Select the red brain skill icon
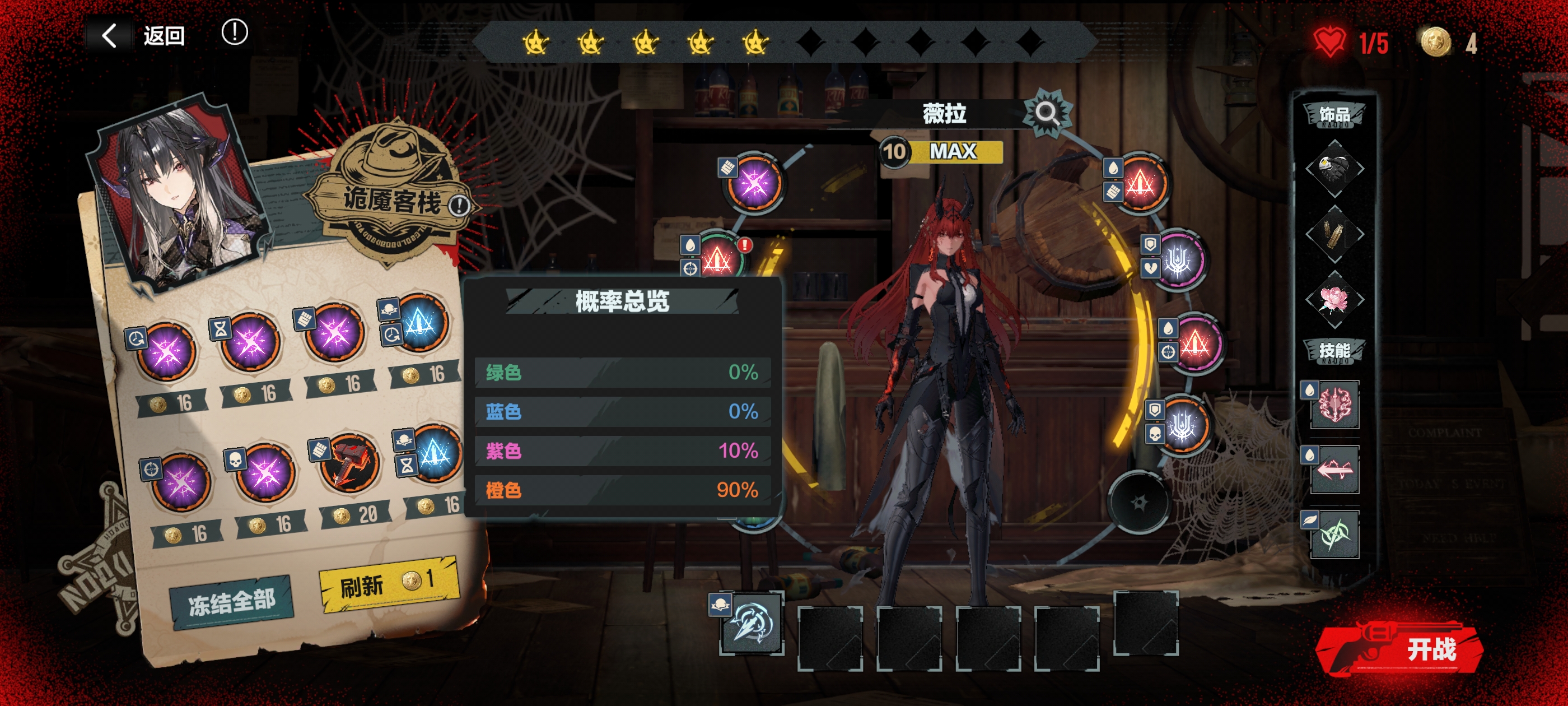 coord(1334,405)
